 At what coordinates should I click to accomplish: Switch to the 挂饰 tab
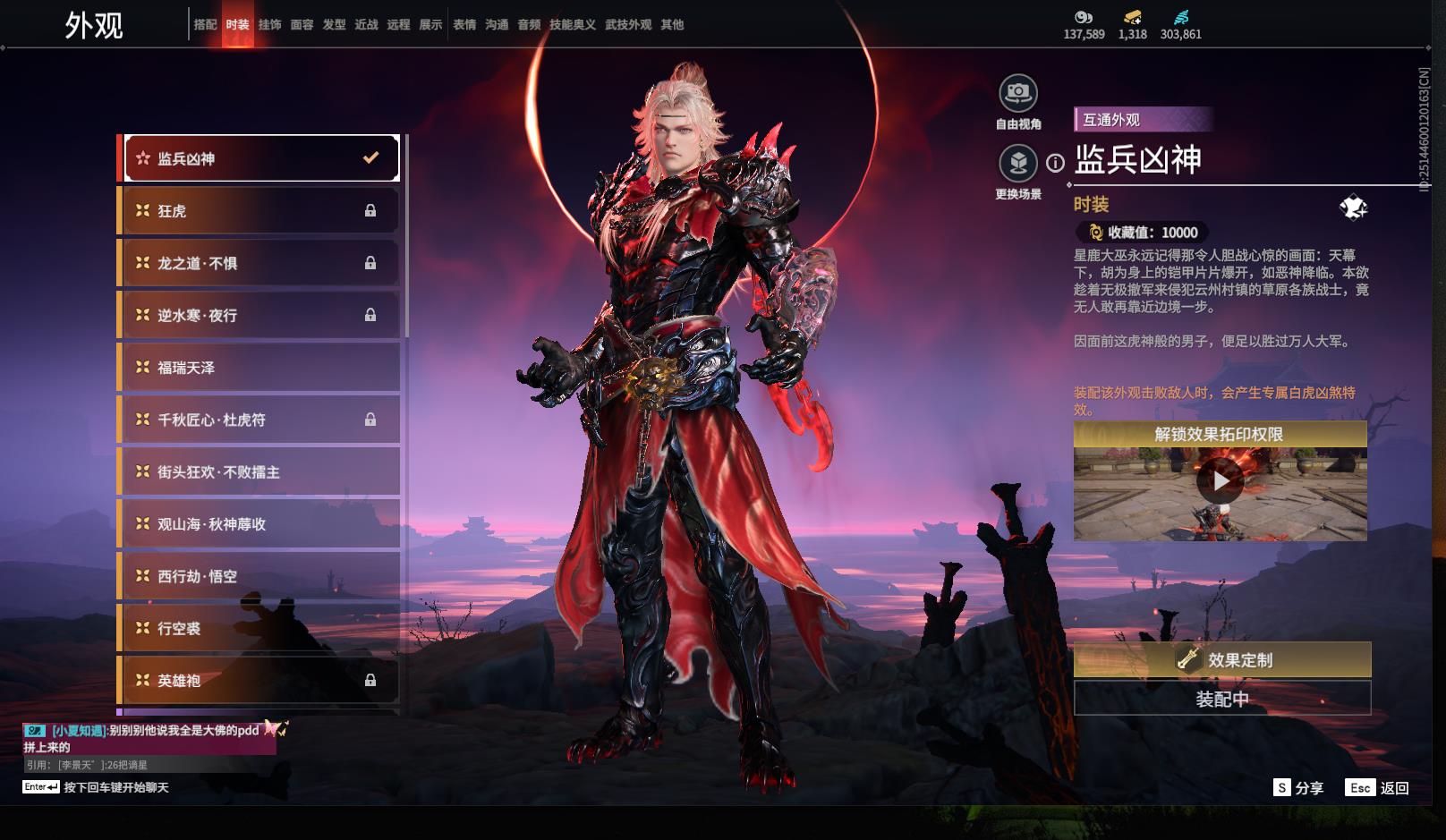point(269,25)
